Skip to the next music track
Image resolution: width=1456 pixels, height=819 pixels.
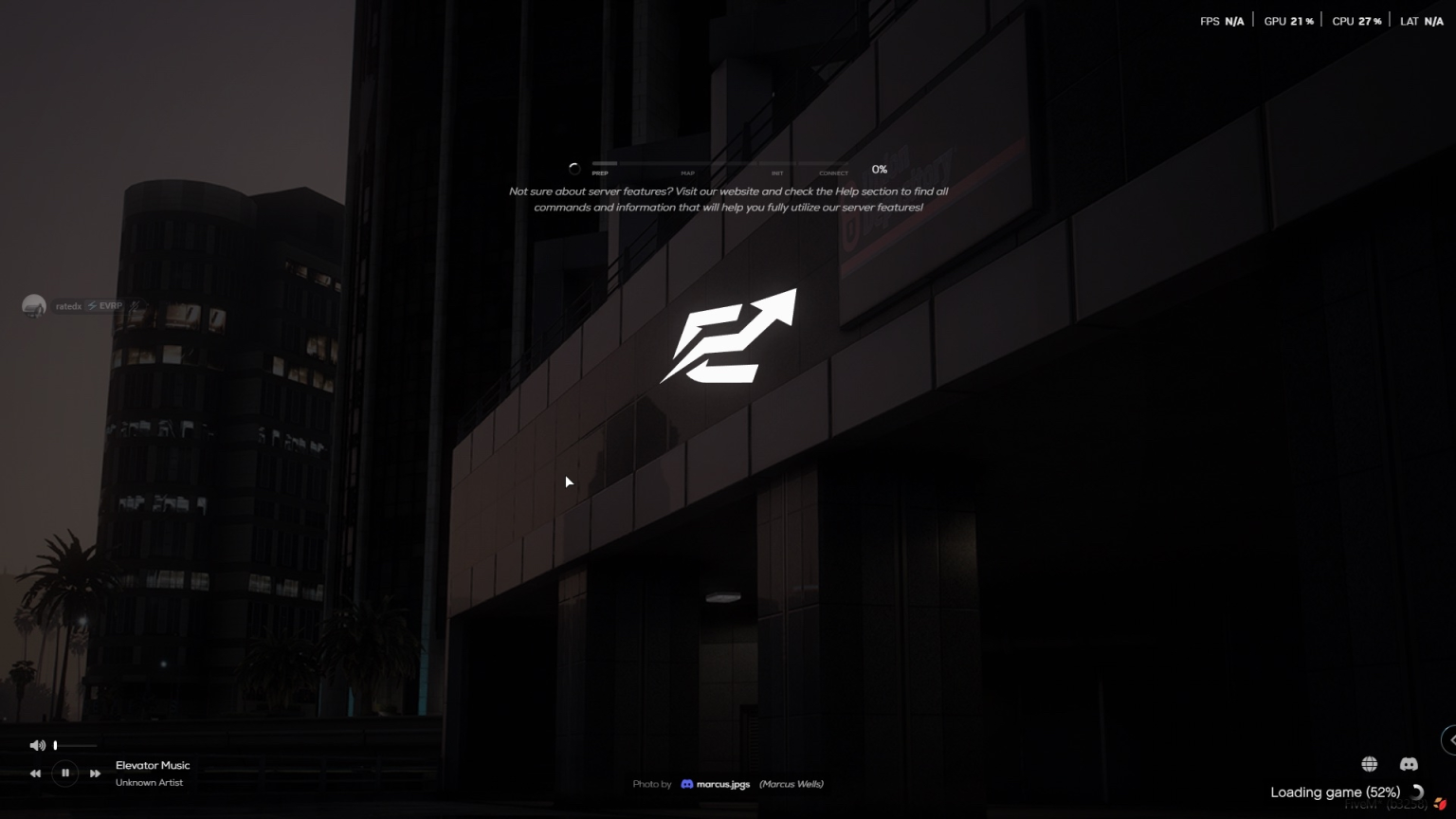95,773
